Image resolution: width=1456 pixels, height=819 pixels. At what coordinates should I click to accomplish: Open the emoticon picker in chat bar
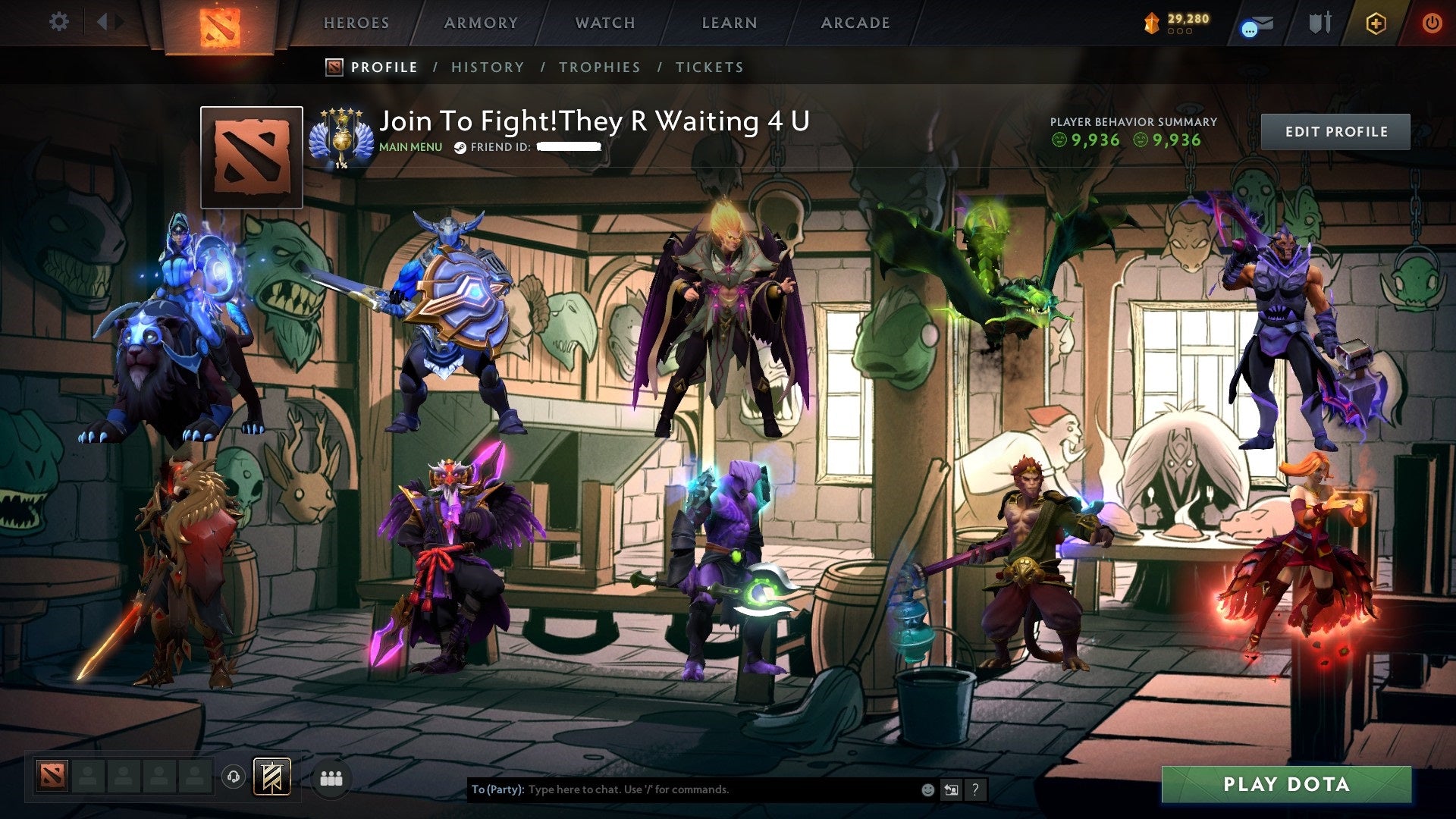[x=927, y=789]
